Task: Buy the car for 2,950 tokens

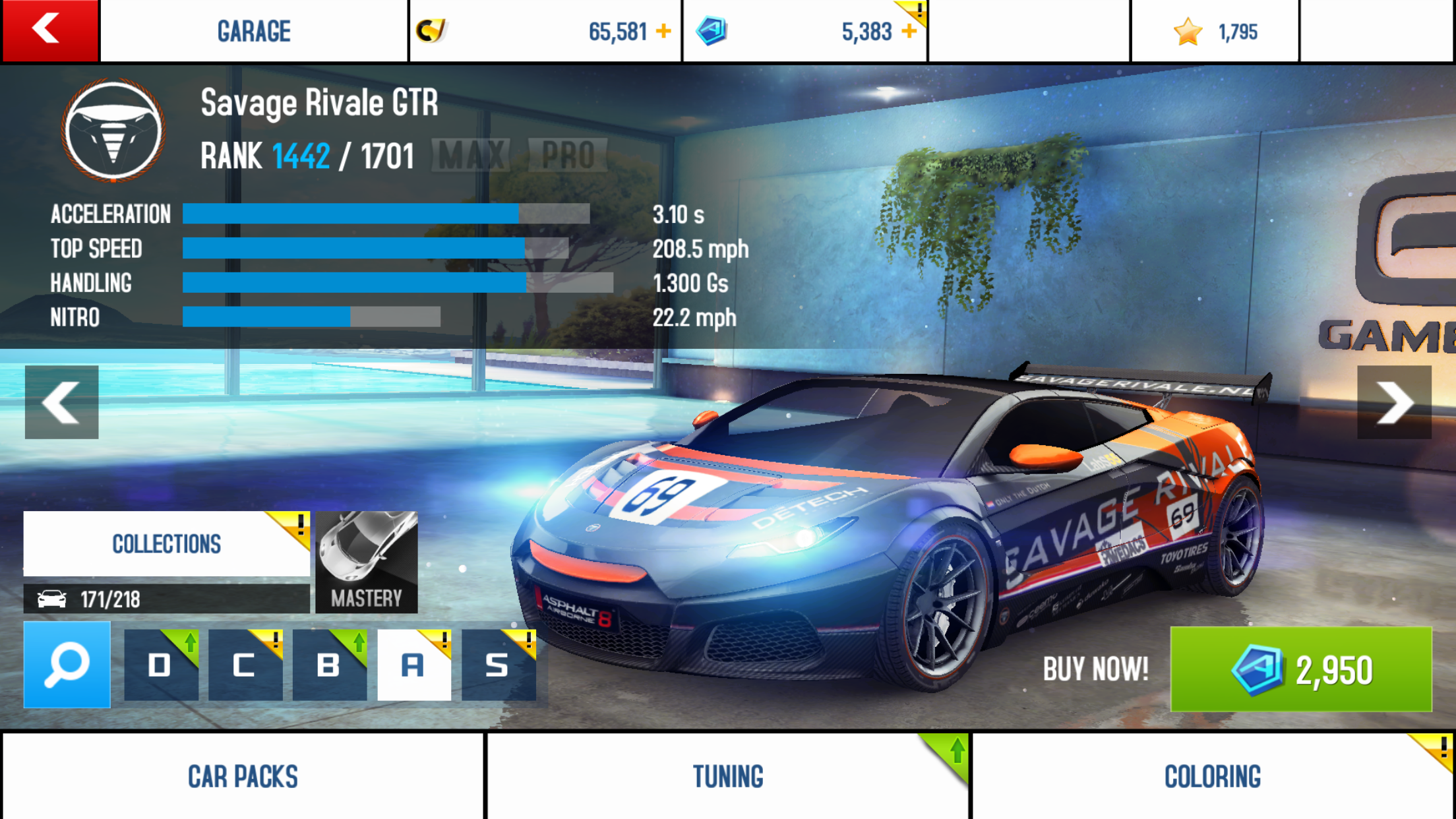Action: [x=1300, y=669]
